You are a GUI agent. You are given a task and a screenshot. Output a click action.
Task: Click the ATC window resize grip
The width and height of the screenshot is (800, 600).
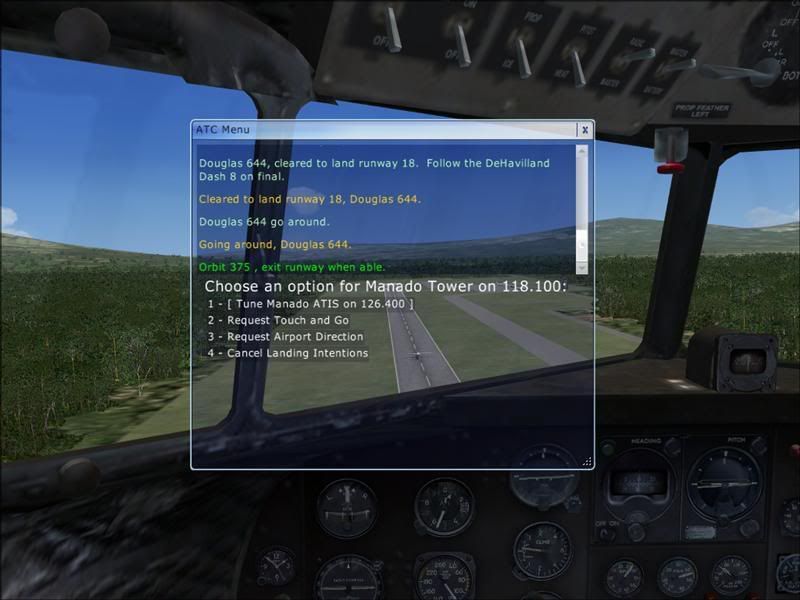pos(586,462)
